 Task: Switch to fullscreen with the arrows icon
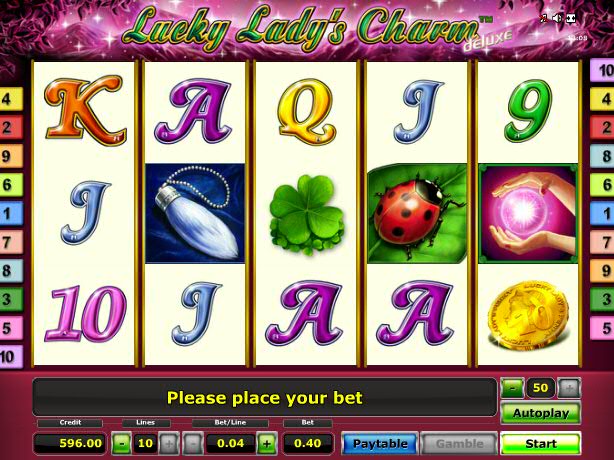571,18
